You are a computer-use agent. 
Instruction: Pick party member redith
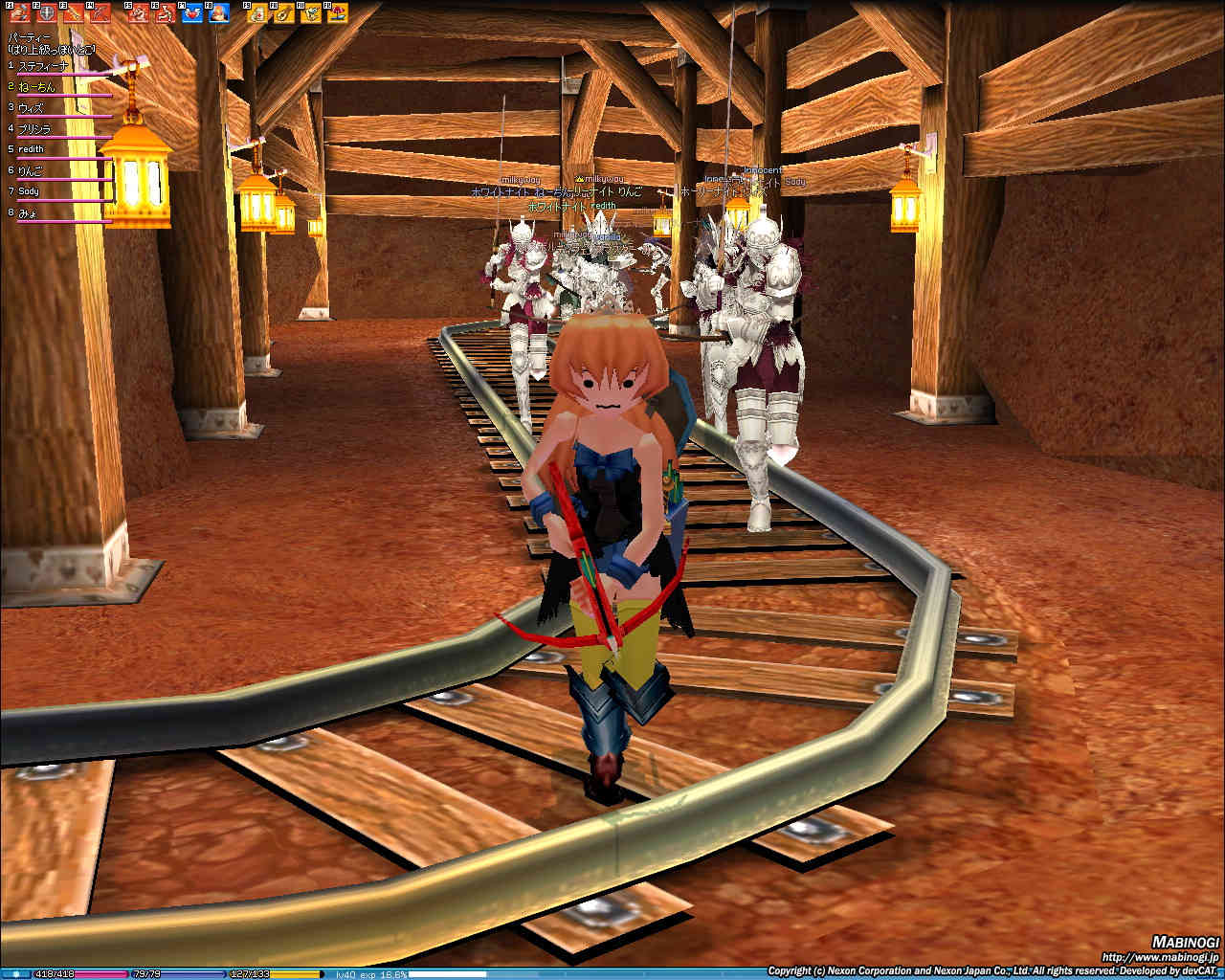pyautogui.click(x=31, y=149)
